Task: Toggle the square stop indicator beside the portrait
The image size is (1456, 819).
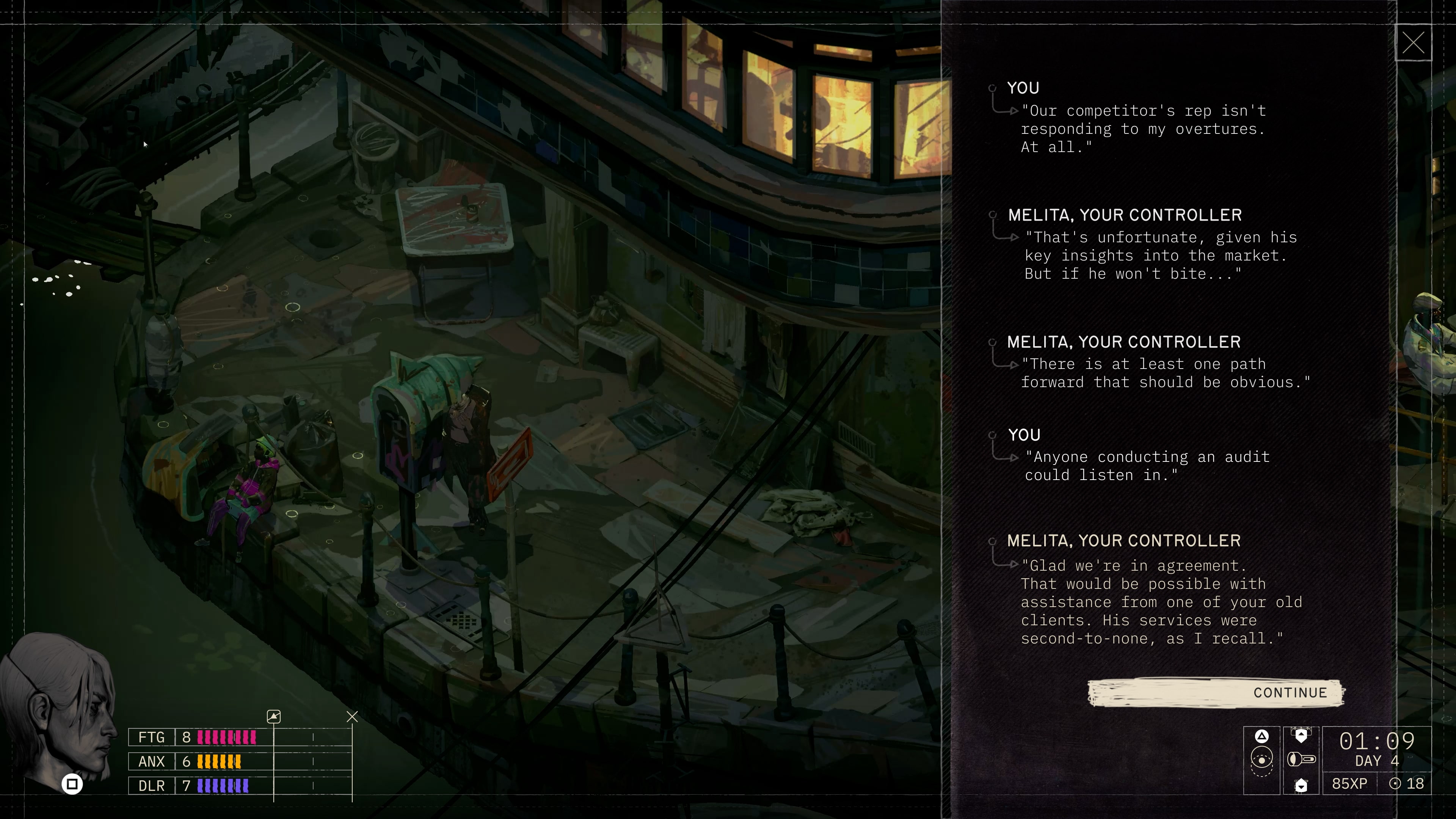Action: pyautogui.click(x=72, y=783)
